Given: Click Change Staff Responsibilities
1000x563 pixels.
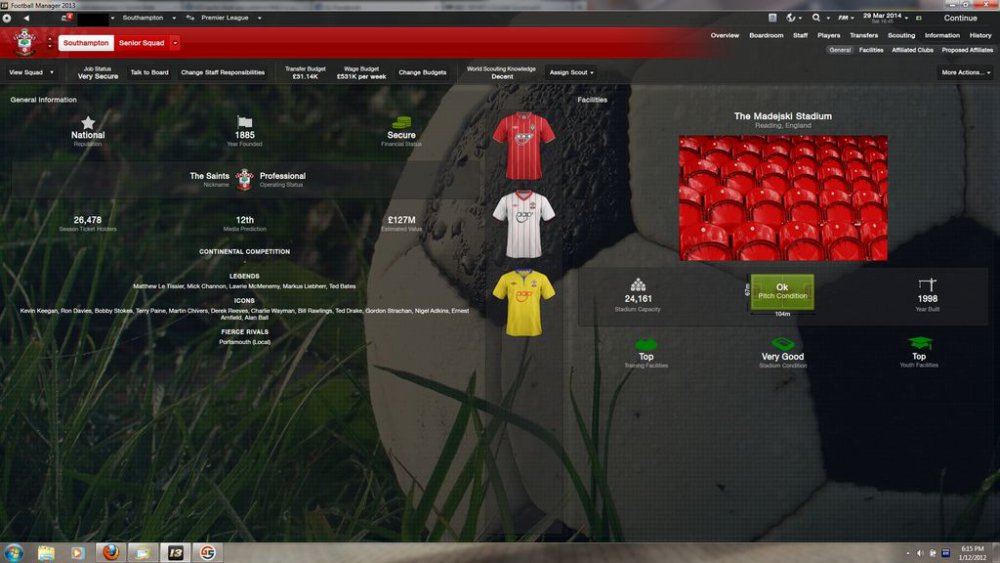Looking at the screenshot, I should 223,73.
